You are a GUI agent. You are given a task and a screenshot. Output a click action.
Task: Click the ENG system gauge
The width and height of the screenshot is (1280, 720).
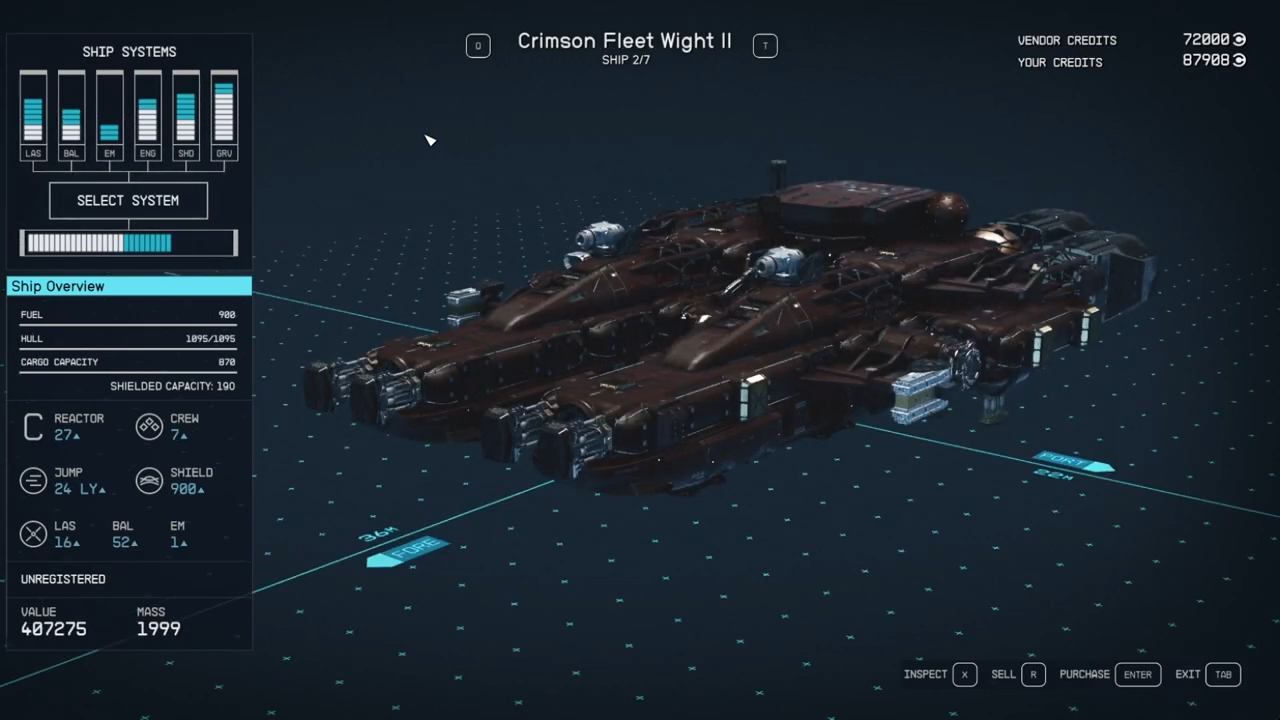click(147, 113)
